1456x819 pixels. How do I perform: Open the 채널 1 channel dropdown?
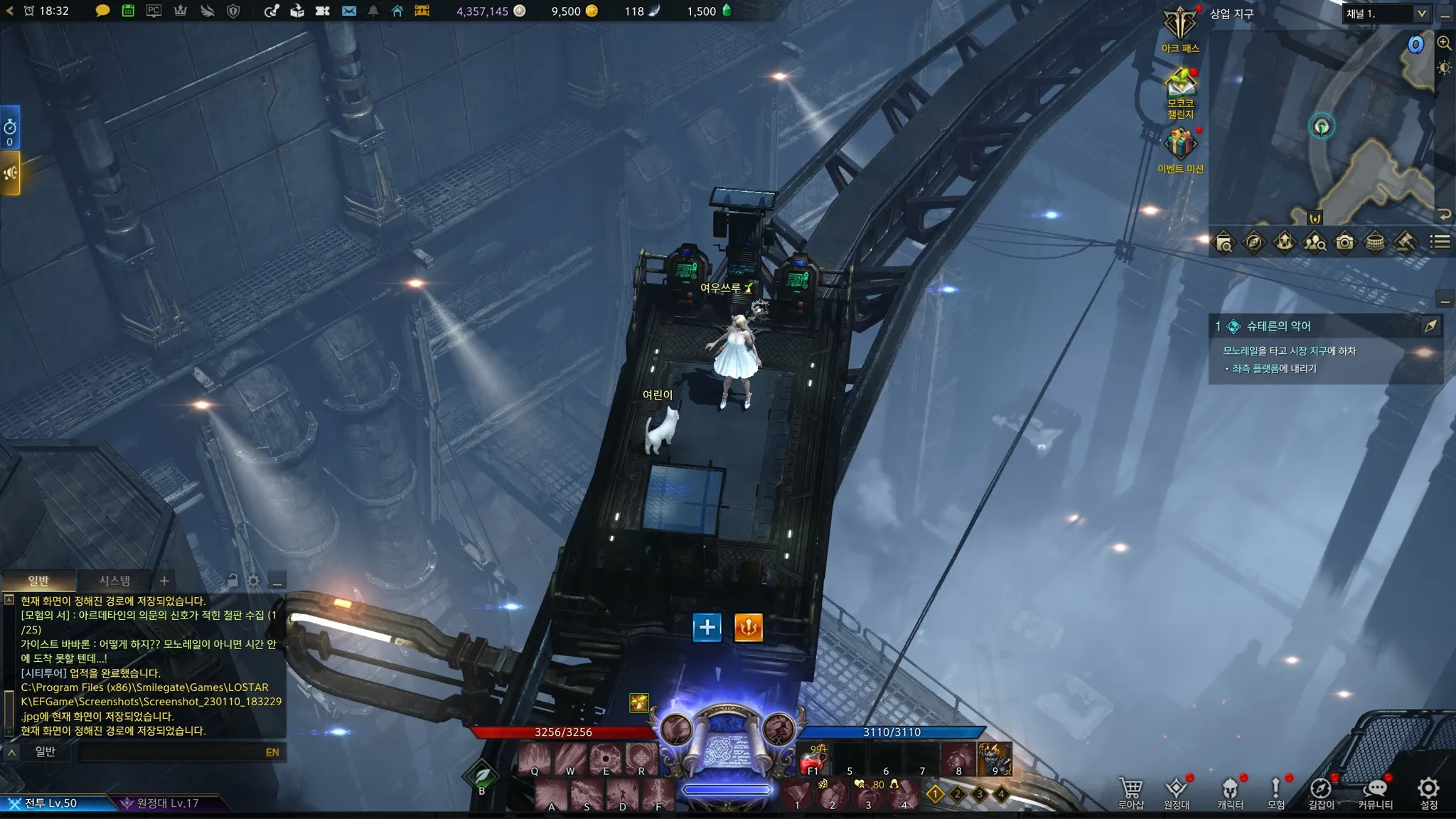click(1386, 14)
